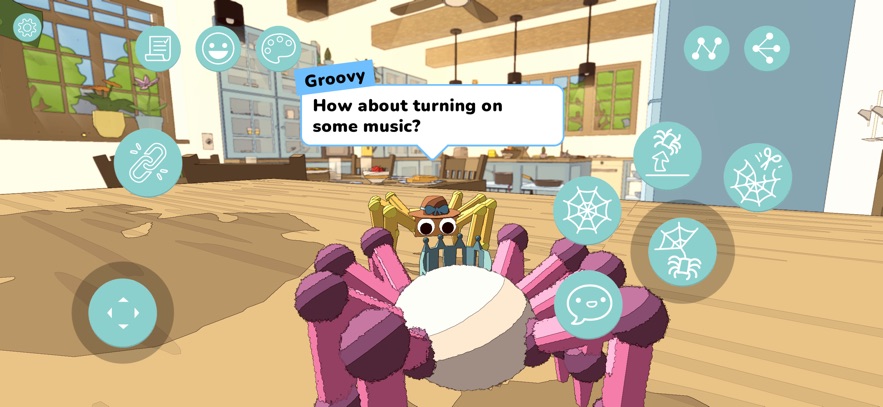Open the connected nodes button
The width and height of the screenshot is (883, 407).
point(706,48)
